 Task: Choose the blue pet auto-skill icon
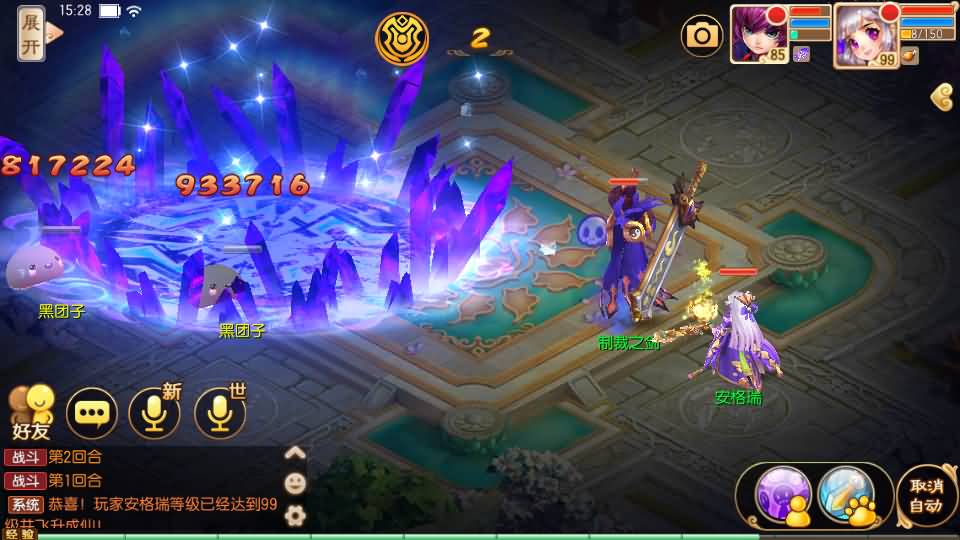pos(846,495)
